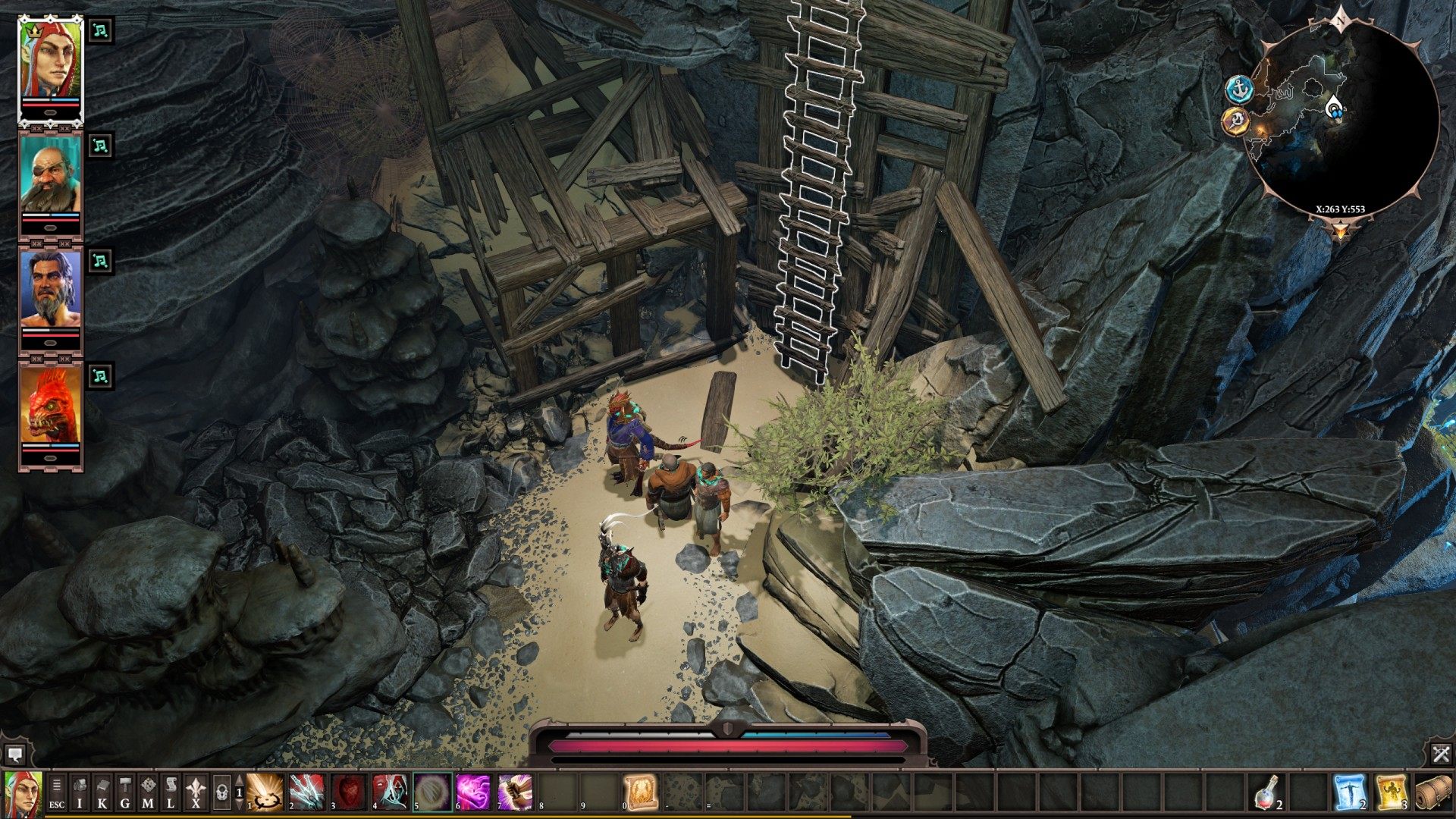1456x819 pixels.
Task: Use the orange scroll in slot 0
Action: (x=641, y=792)
